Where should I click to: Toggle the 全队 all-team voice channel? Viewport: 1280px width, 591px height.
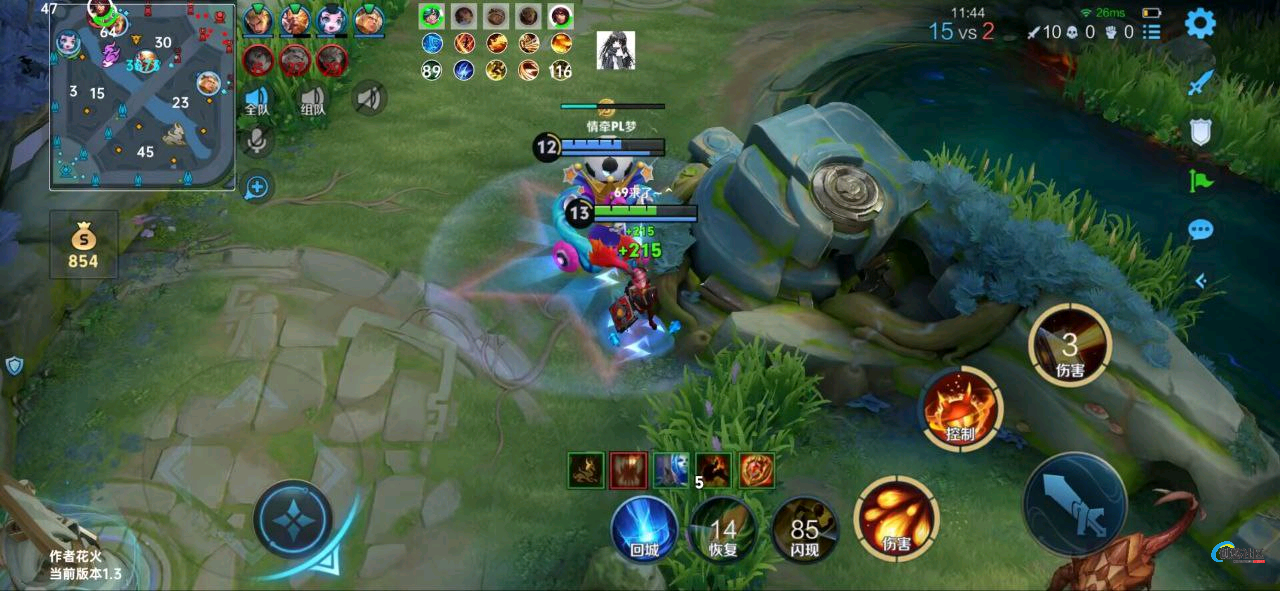click(x=257, y=99)
